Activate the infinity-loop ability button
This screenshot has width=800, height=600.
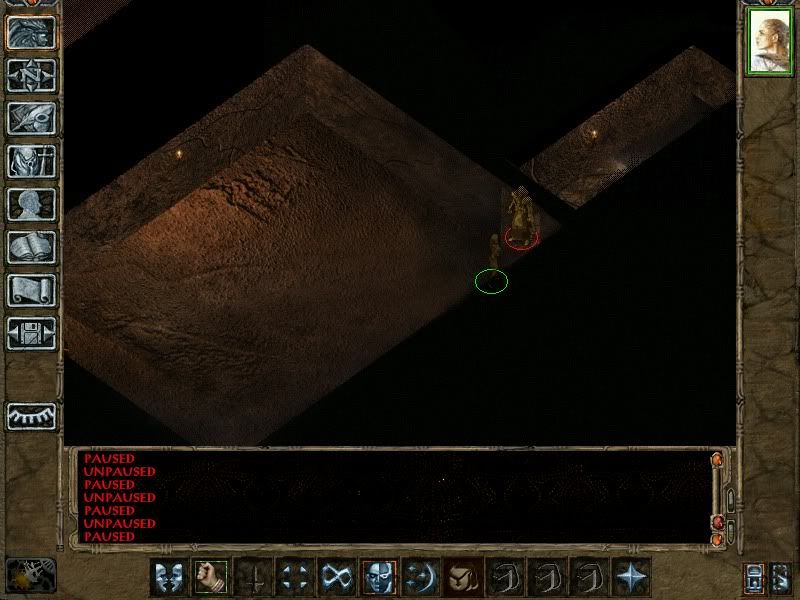point(337,577)
